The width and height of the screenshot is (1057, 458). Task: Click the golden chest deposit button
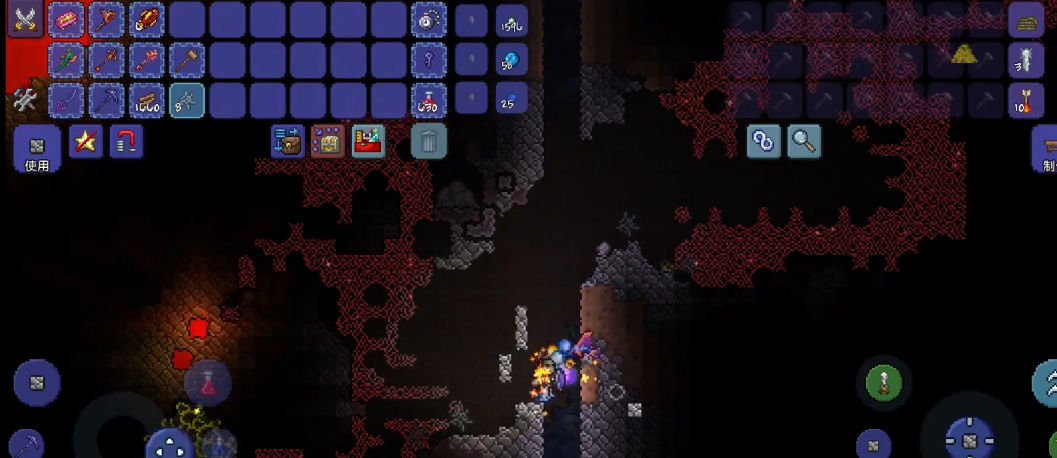pos(328,142)
